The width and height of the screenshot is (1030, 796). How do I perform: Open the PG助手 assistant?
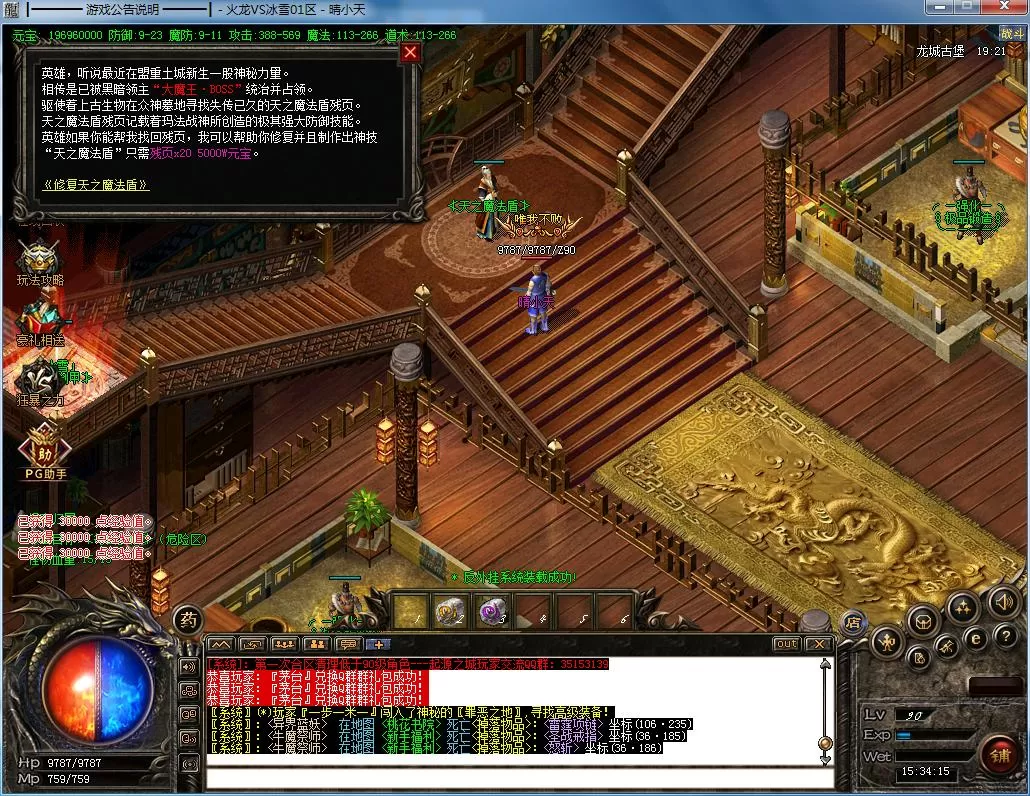pyautogui.click(x=42, y=448)
